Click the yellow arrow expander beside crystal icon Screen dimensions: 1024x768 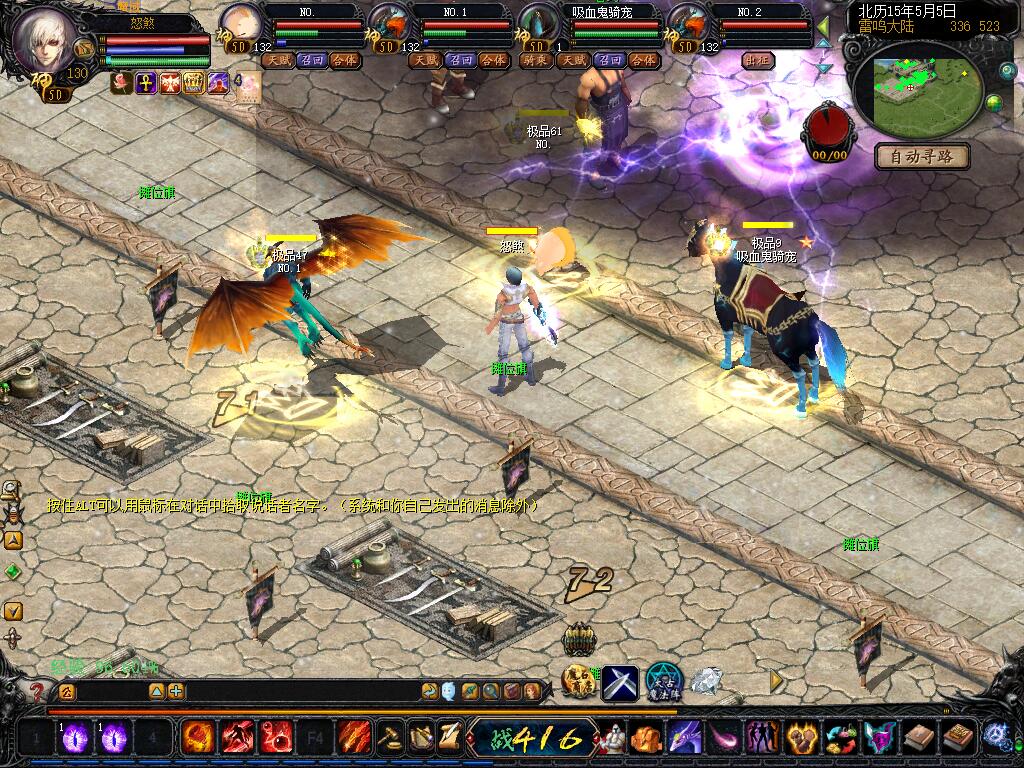pyautogui.click(x=776, y=680)
